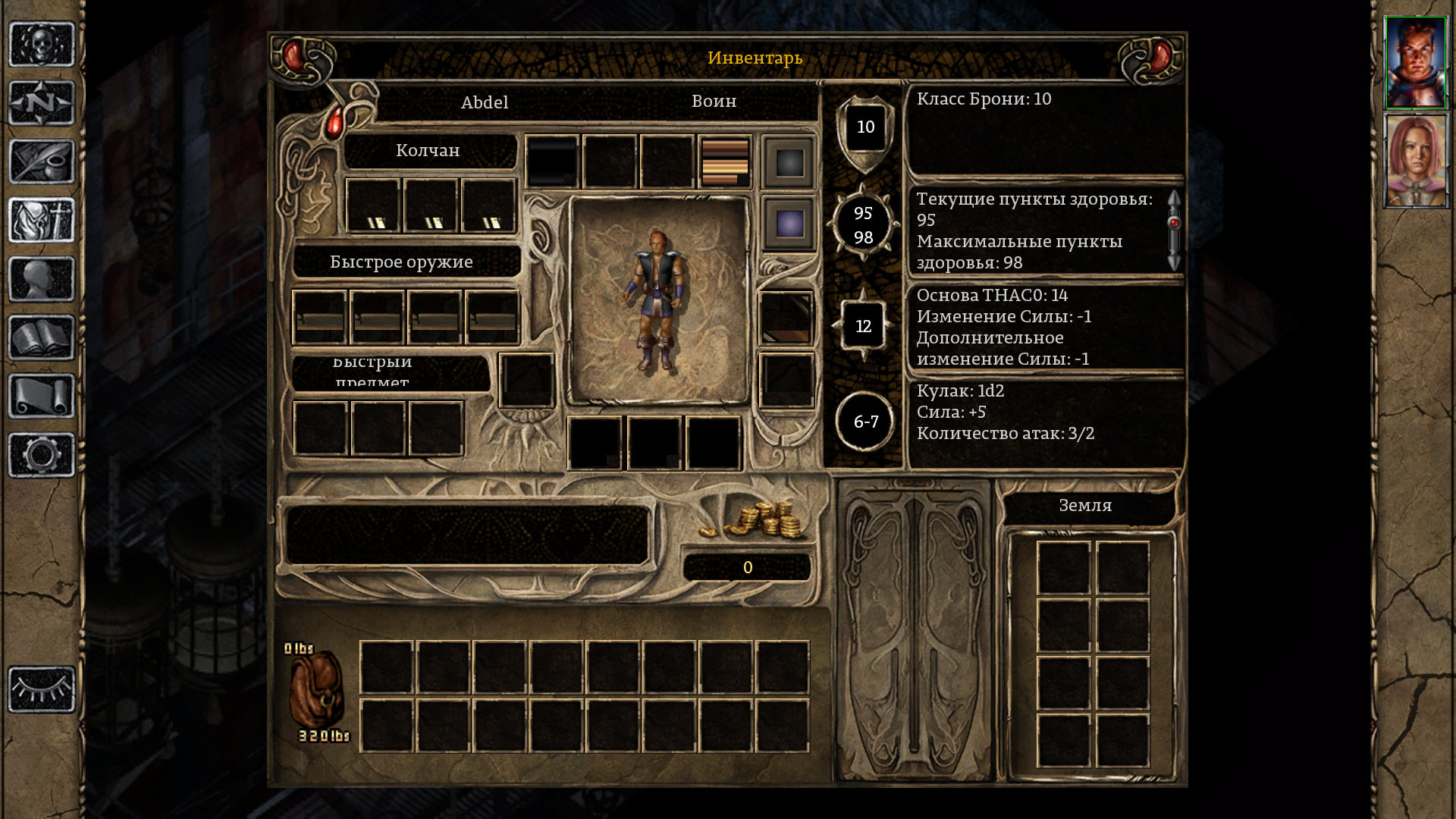Click the leather backpack icon
Image resolution: width=1456 pixels, height=819 pixels.
point(317,692)
